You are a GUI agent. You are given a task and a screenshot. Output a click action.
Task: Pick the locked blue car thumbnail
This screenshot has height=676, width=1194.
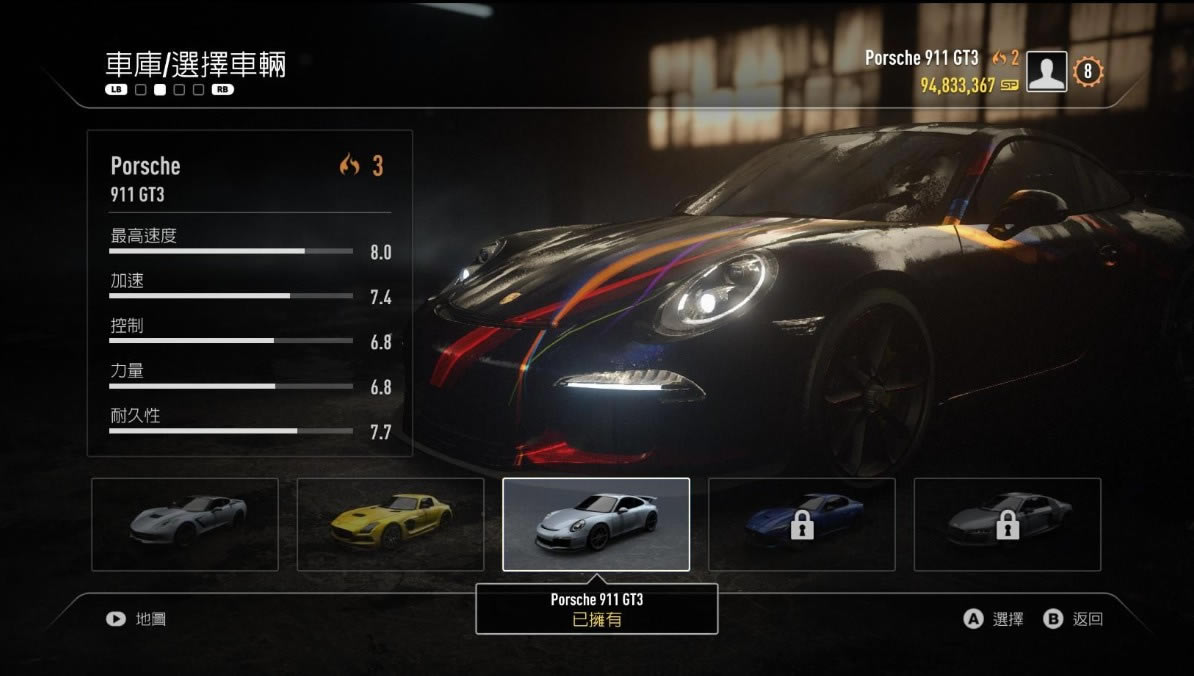coord(802,524)
